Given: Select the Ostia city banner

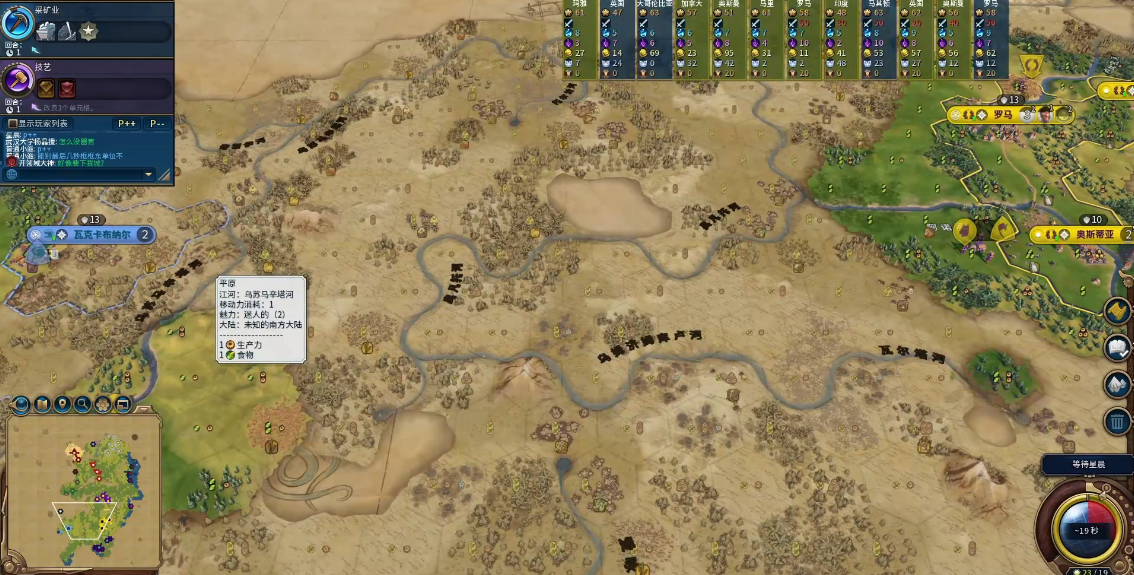Looking at the screenshot, I should 1085,234.
